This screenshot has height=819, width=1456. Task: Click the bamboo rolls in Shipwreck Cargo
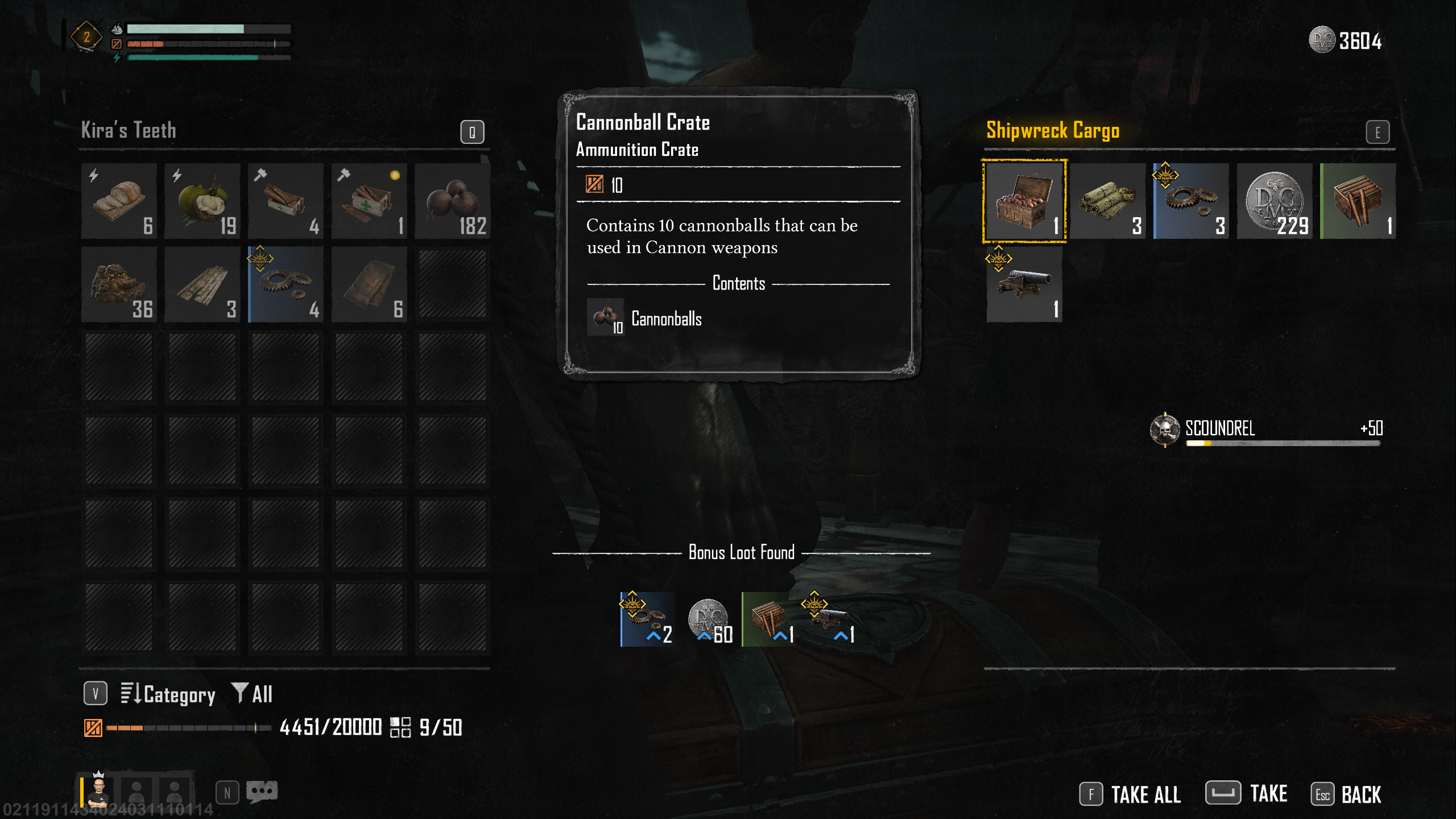click(1108, 201)
